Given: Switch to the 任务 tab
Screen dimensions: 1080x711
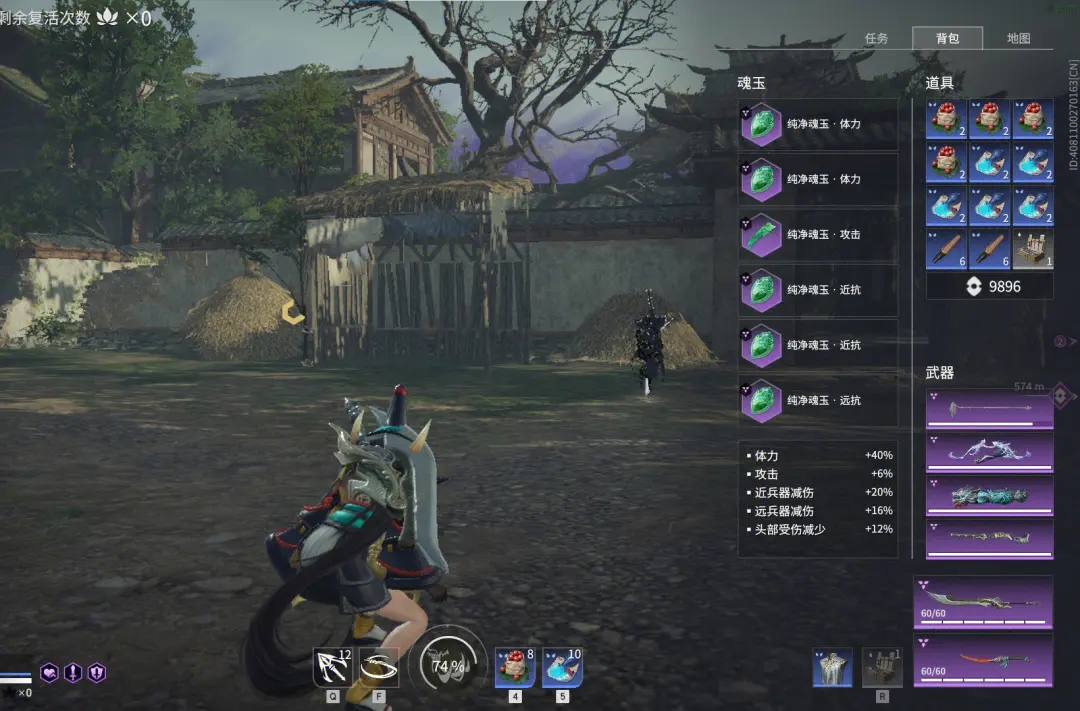Looking at the screenshot, I should [876, 39].
